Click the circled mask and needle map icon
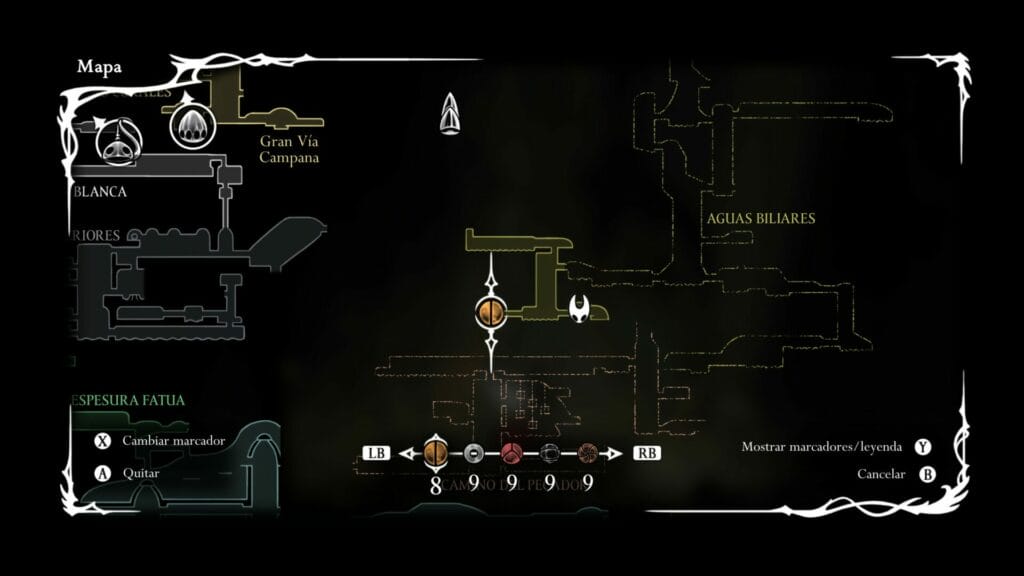Image resolution: width=1024 pixels, height=576 pixels. tap(118, 141)
